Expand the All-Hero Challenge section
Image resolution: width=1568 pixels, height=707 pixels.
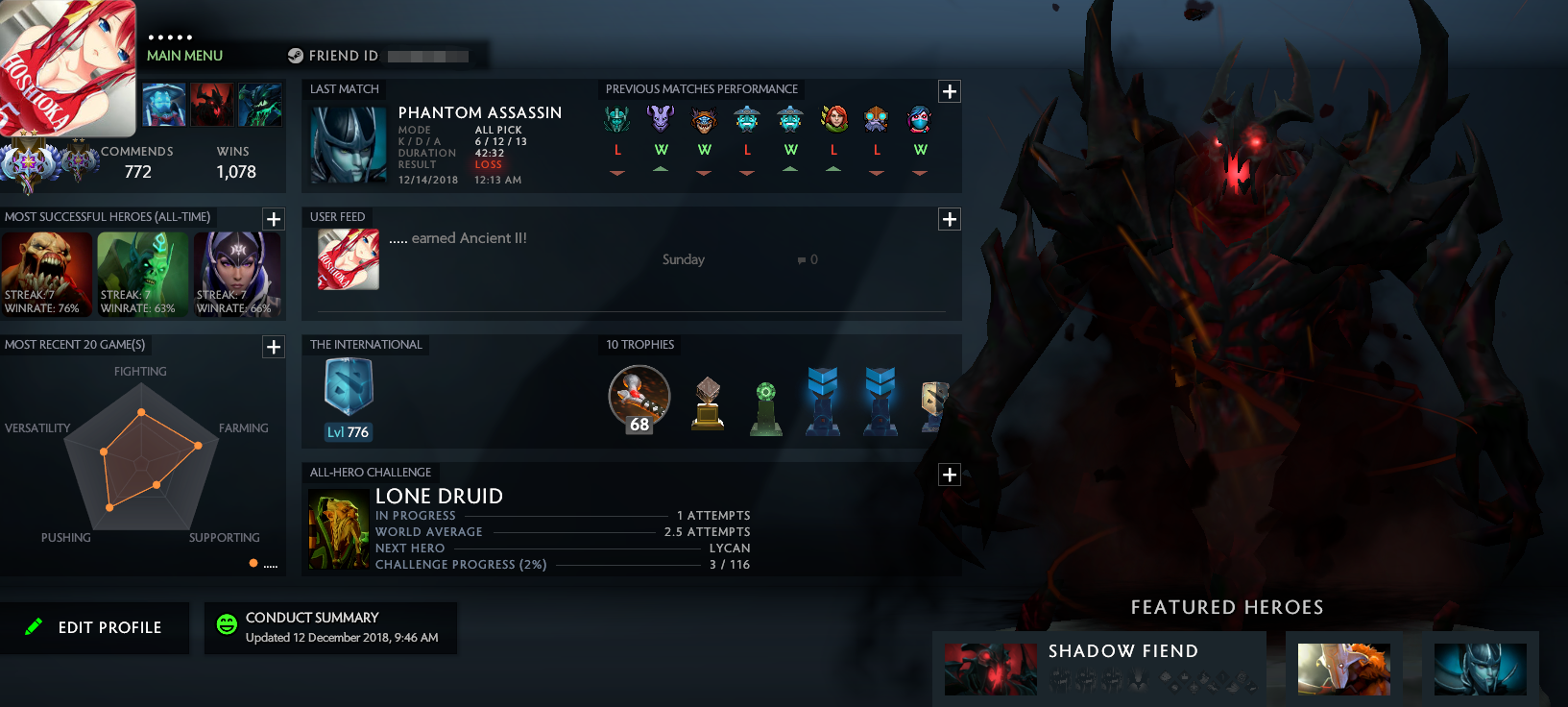point(949,475)
